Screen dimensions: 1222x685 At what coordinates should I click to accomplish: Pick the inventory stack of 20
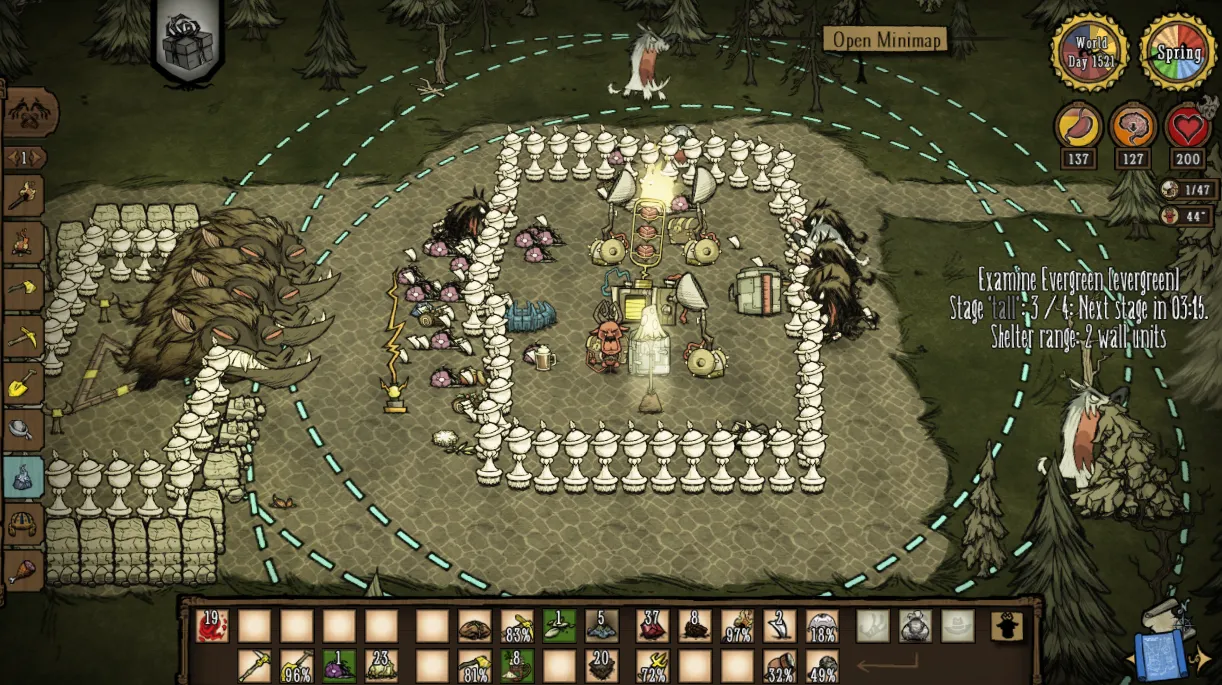[x=602, y=665]
